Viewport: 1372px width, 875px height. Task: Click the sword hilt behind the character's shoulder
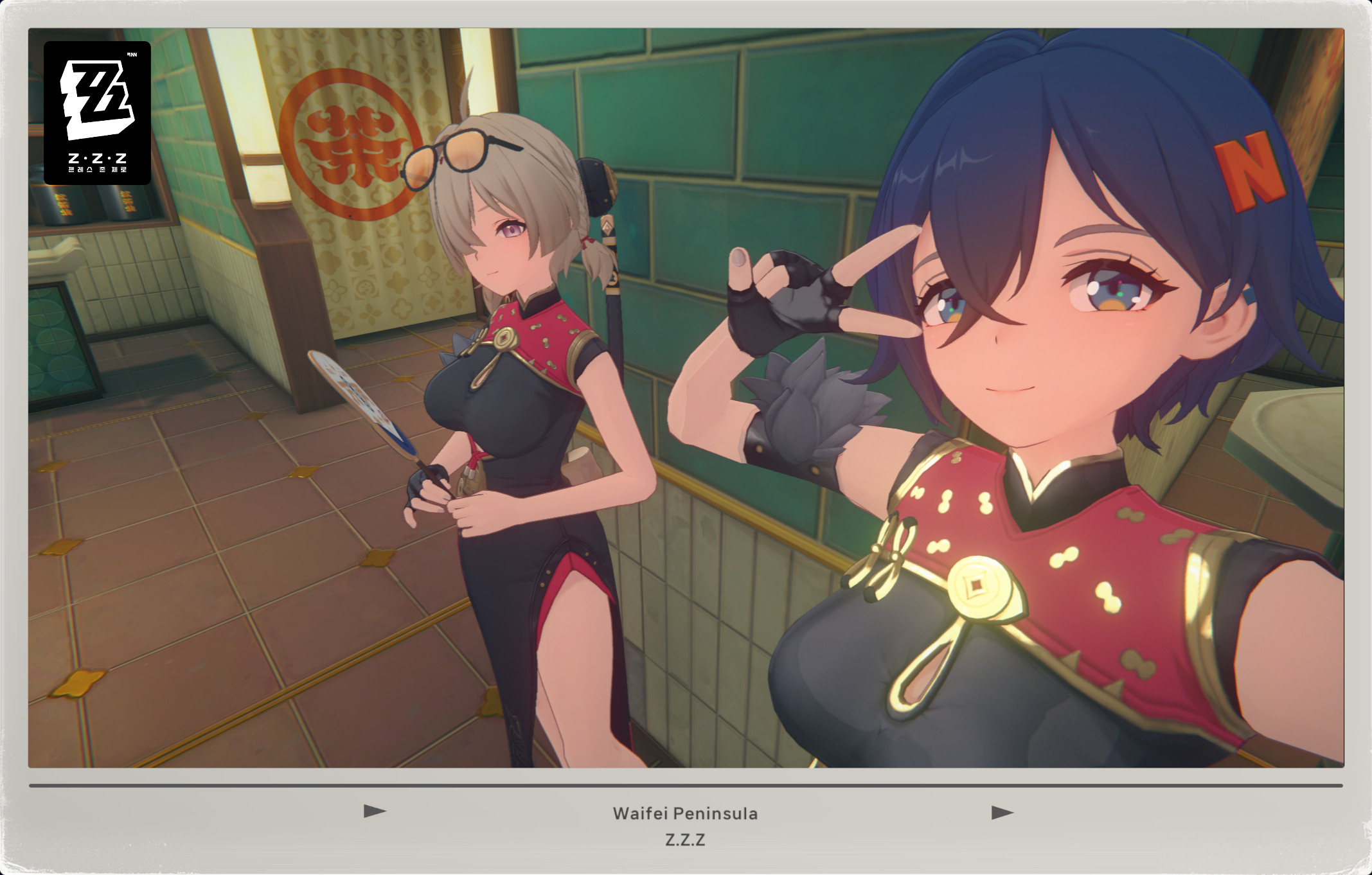click(607, 257)
